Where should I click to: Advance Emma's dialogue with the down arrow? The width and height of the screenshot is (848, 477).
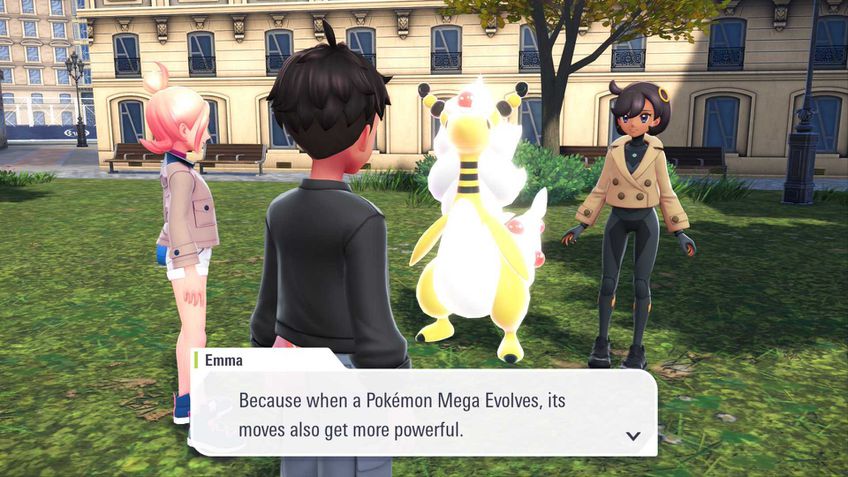tap(632, 436)
